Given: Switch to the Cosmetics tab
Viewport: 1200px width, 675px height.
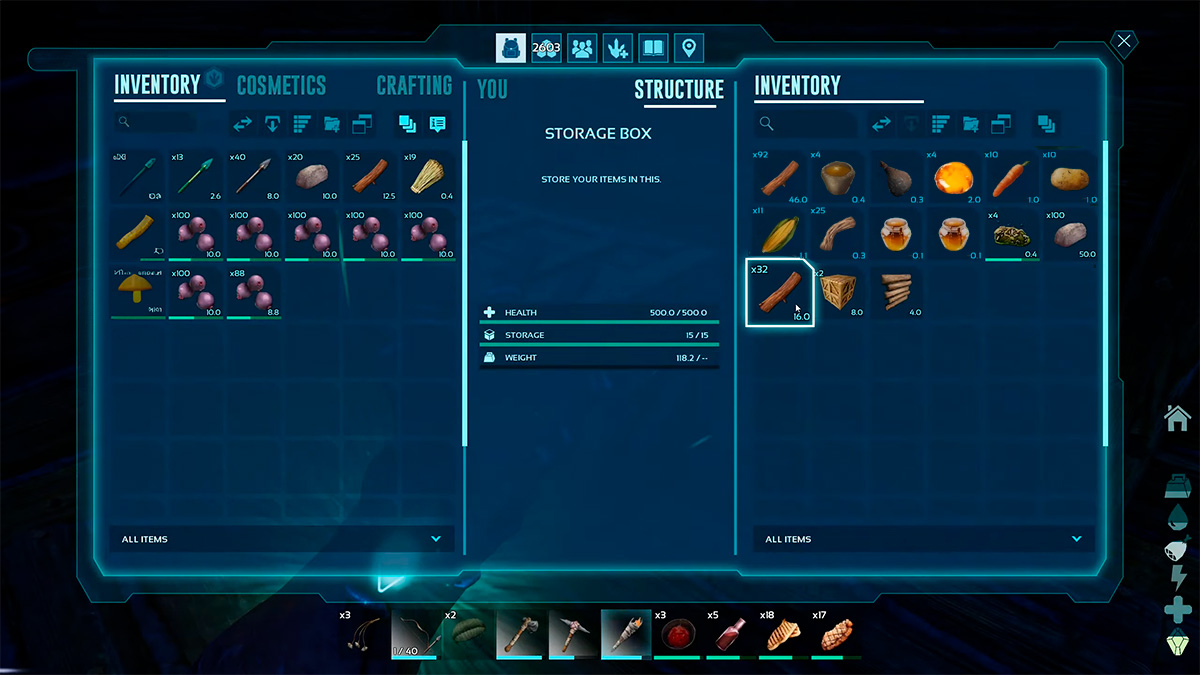Looking at the screenshot, I should pos(281,86).
